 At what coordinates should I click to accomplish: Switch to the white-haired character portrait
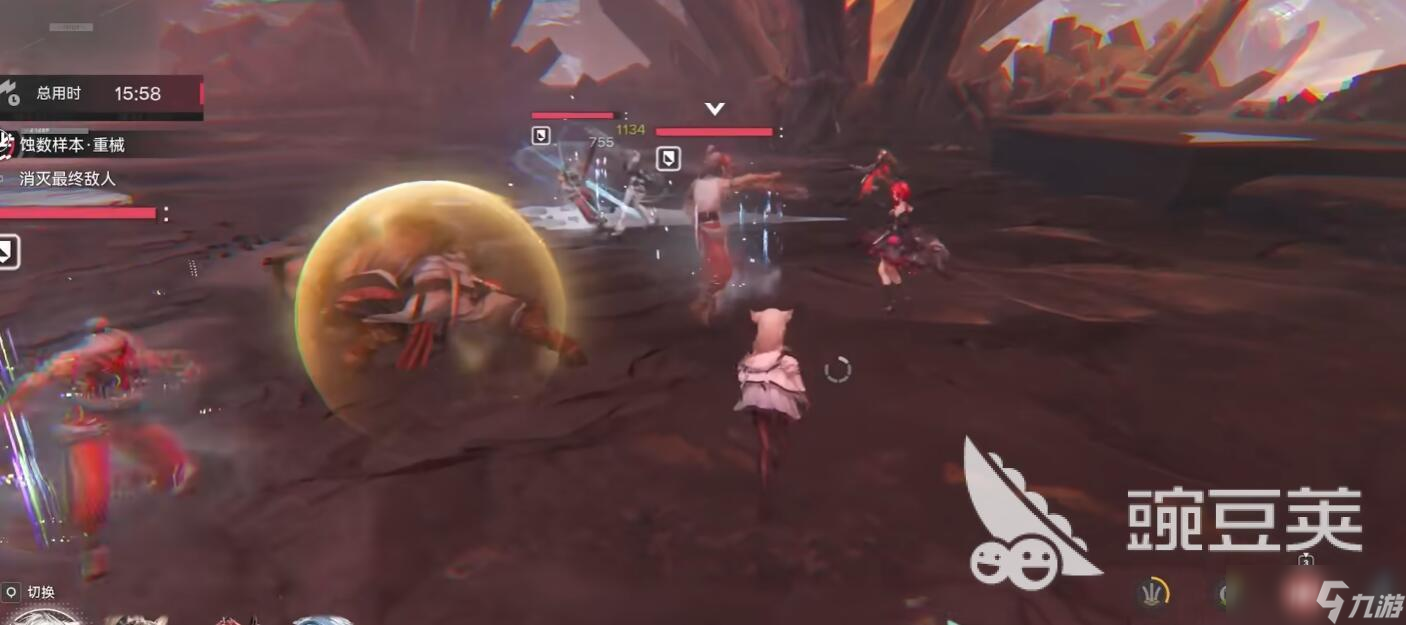click(x=40, y=618)
